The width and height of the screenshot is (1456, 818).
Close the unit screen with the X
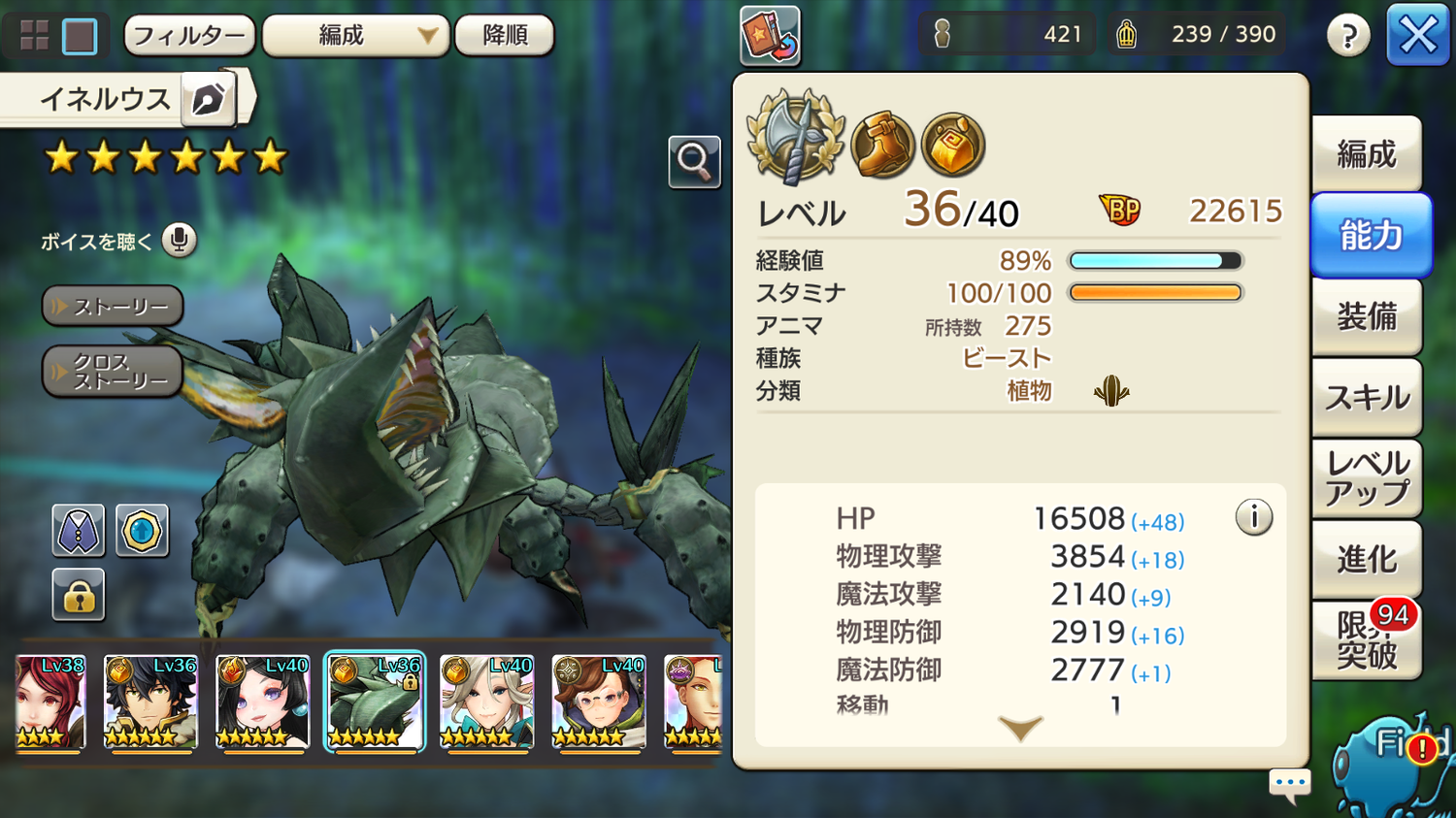click(x=1417, y=36)
